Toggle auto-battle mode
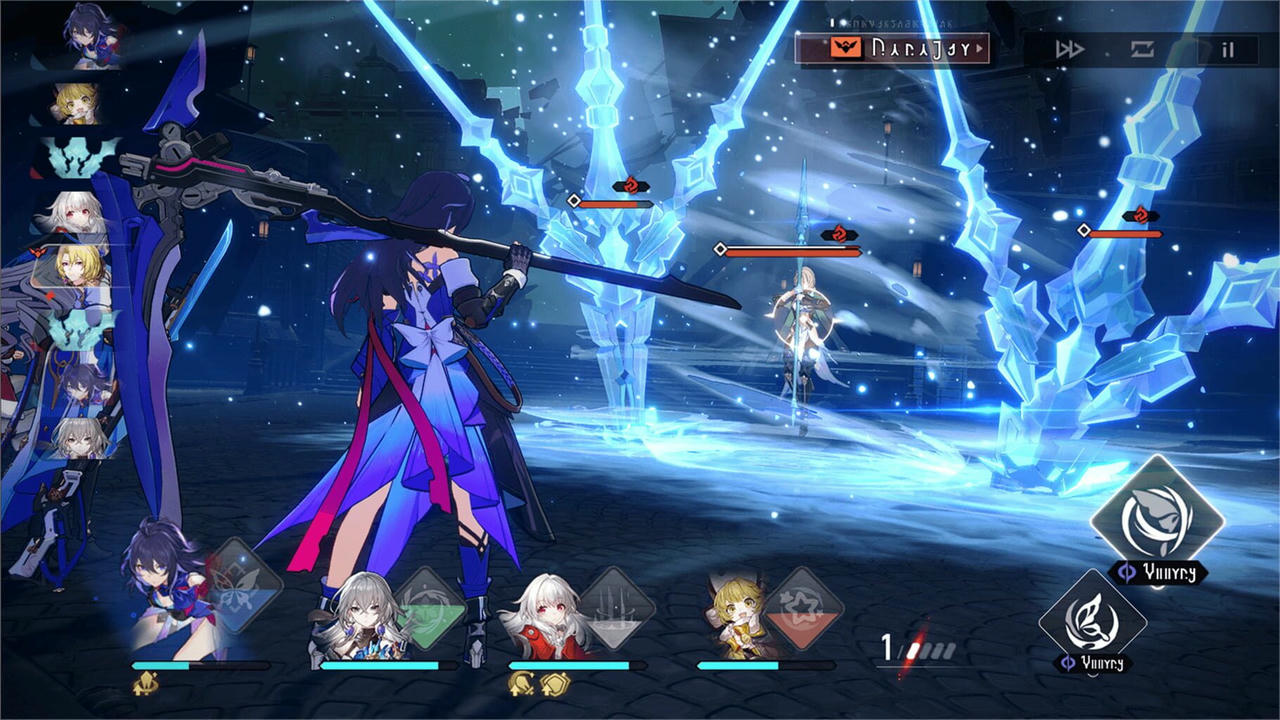 coord(1141,47)
